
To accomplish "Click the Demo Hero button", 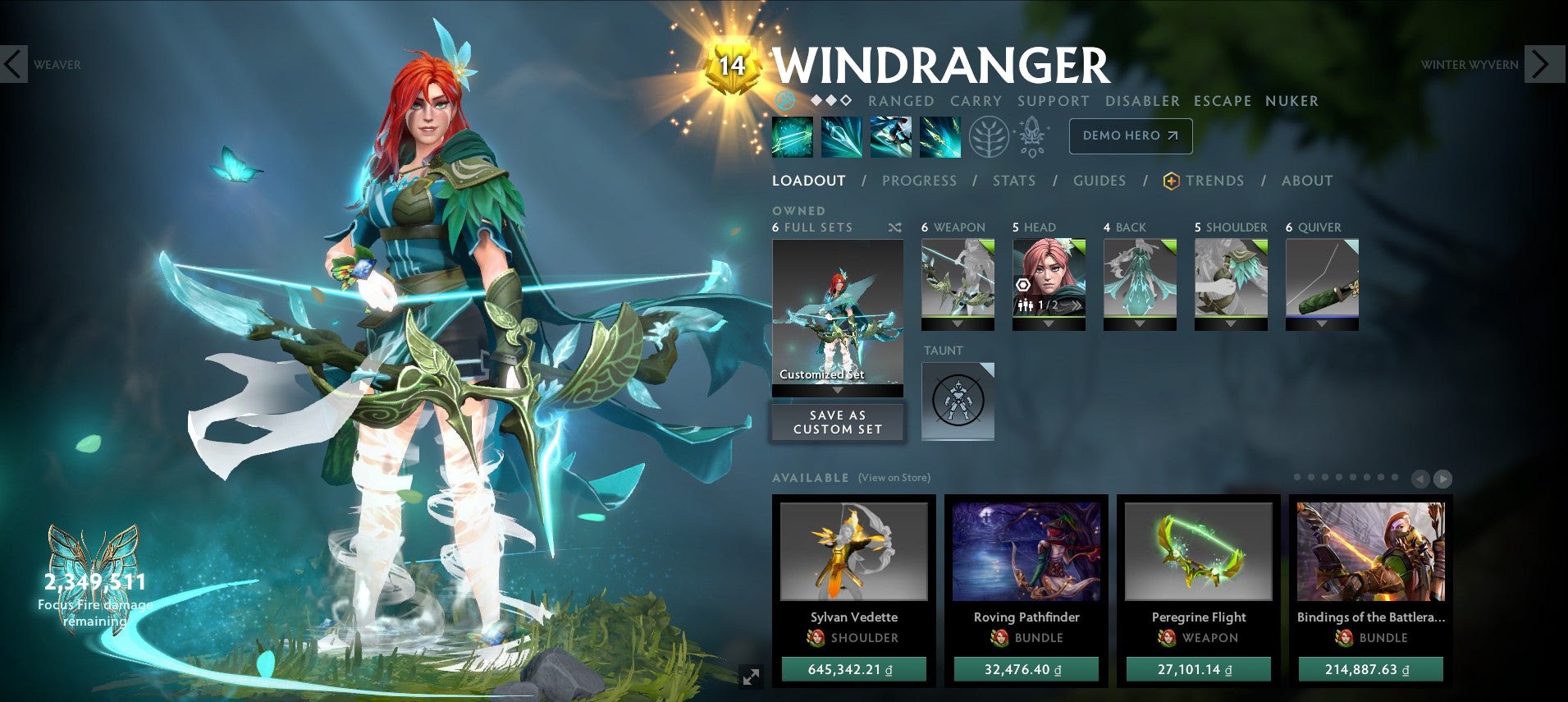I will pyautogui.click(x=1131, y=136).
